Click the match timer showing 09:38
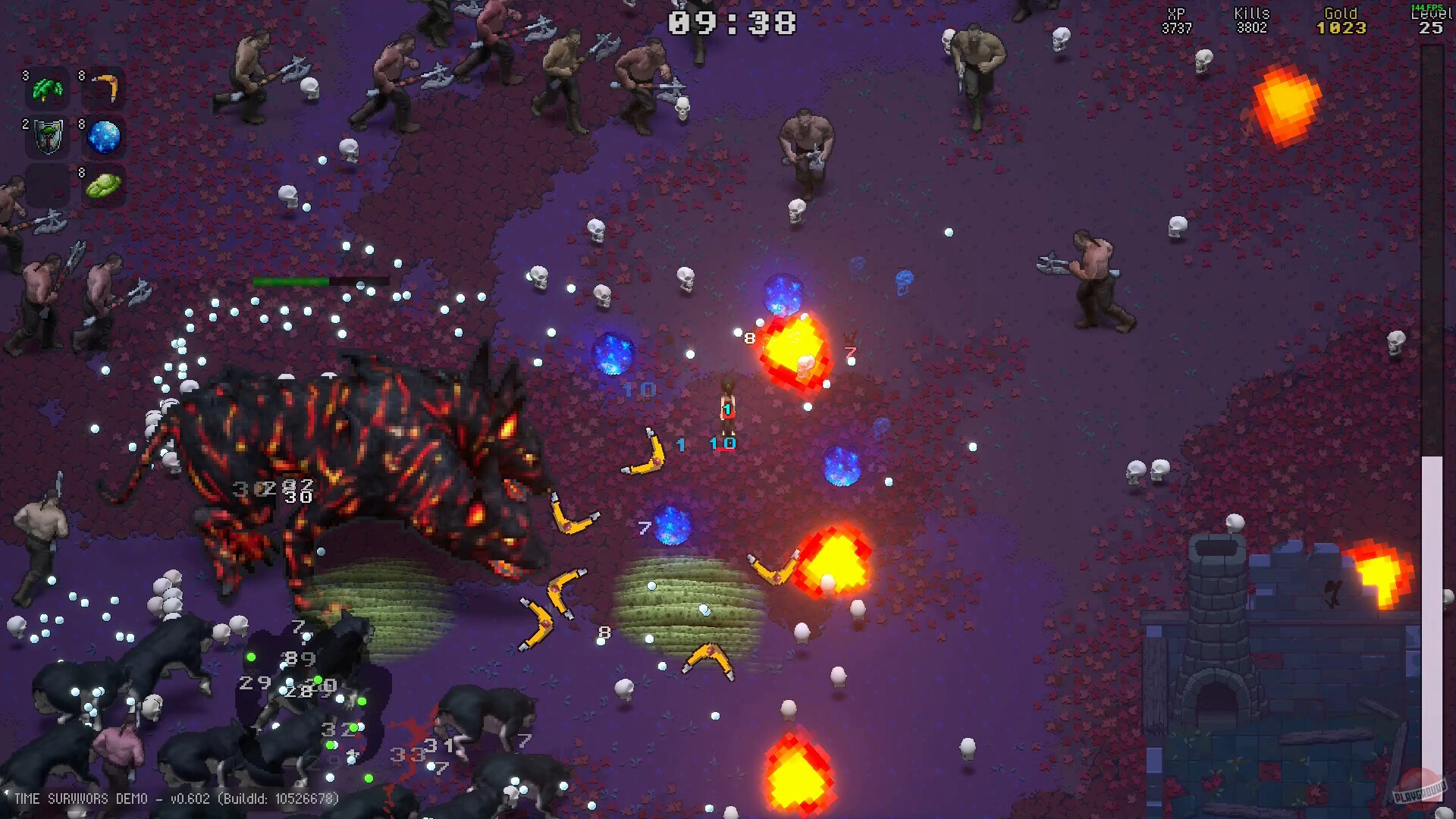 coord(733,23)
